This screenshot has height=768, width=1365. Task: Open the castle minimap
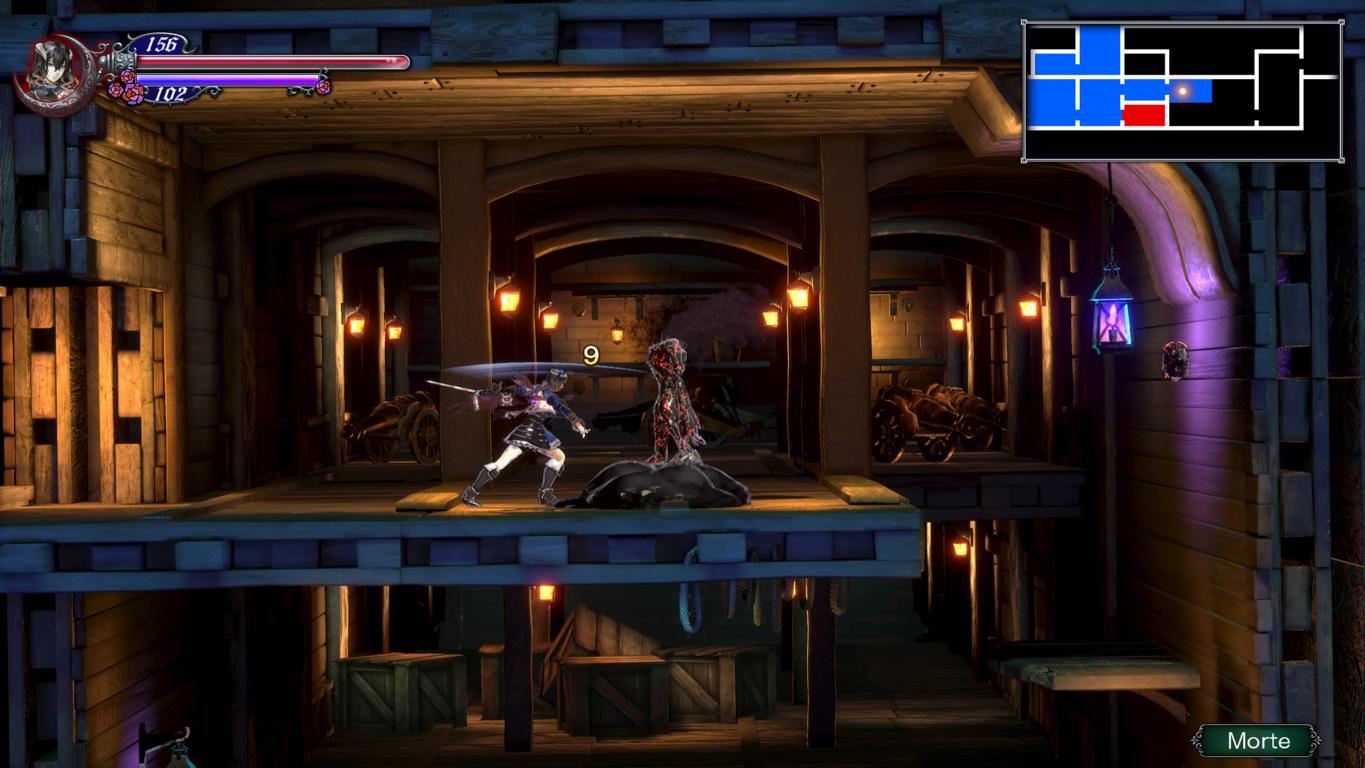(x=1182, y=91)
